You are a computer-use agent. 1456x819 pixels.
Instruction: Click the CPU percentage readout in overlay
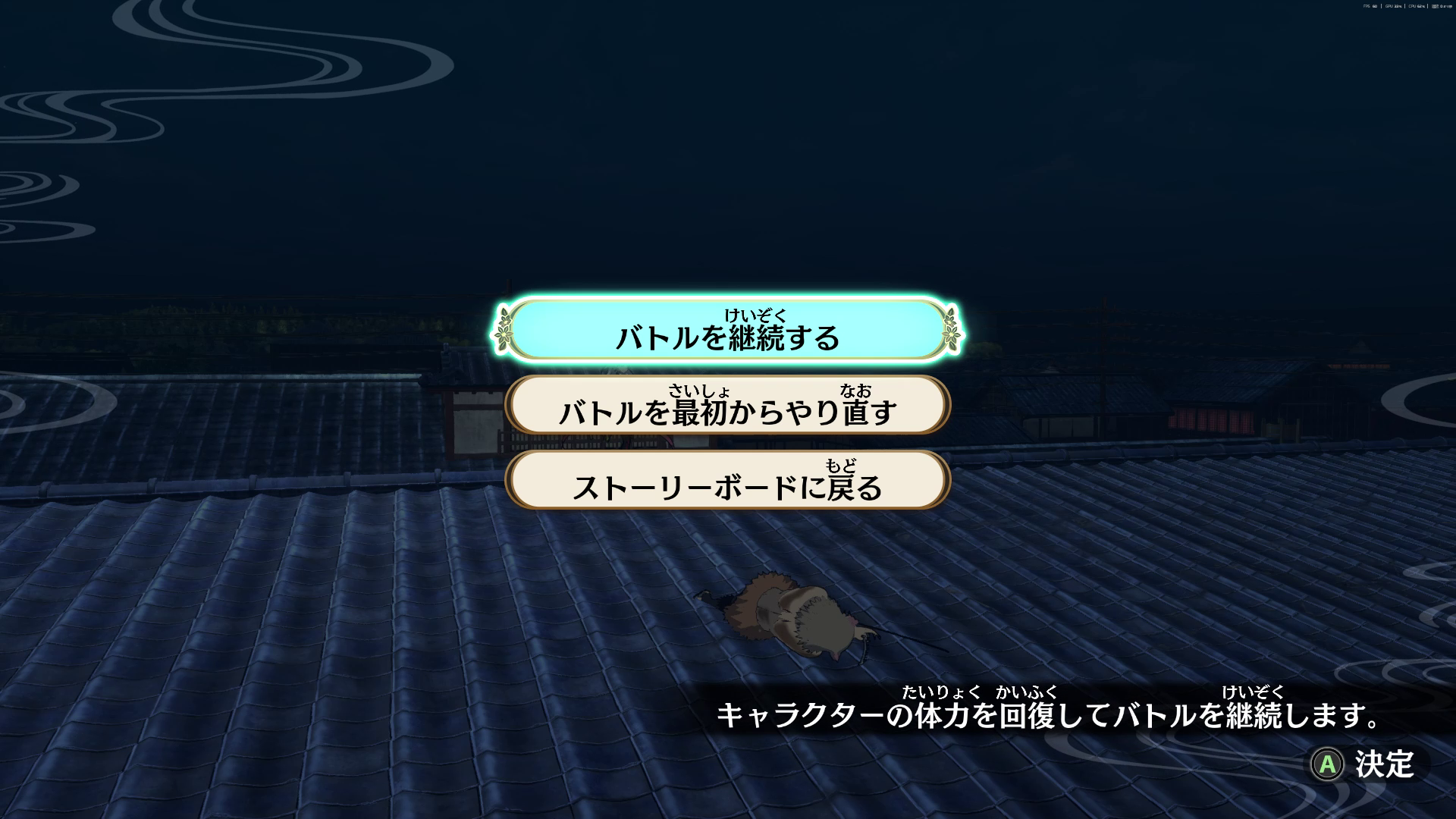tap(1417, 6)
